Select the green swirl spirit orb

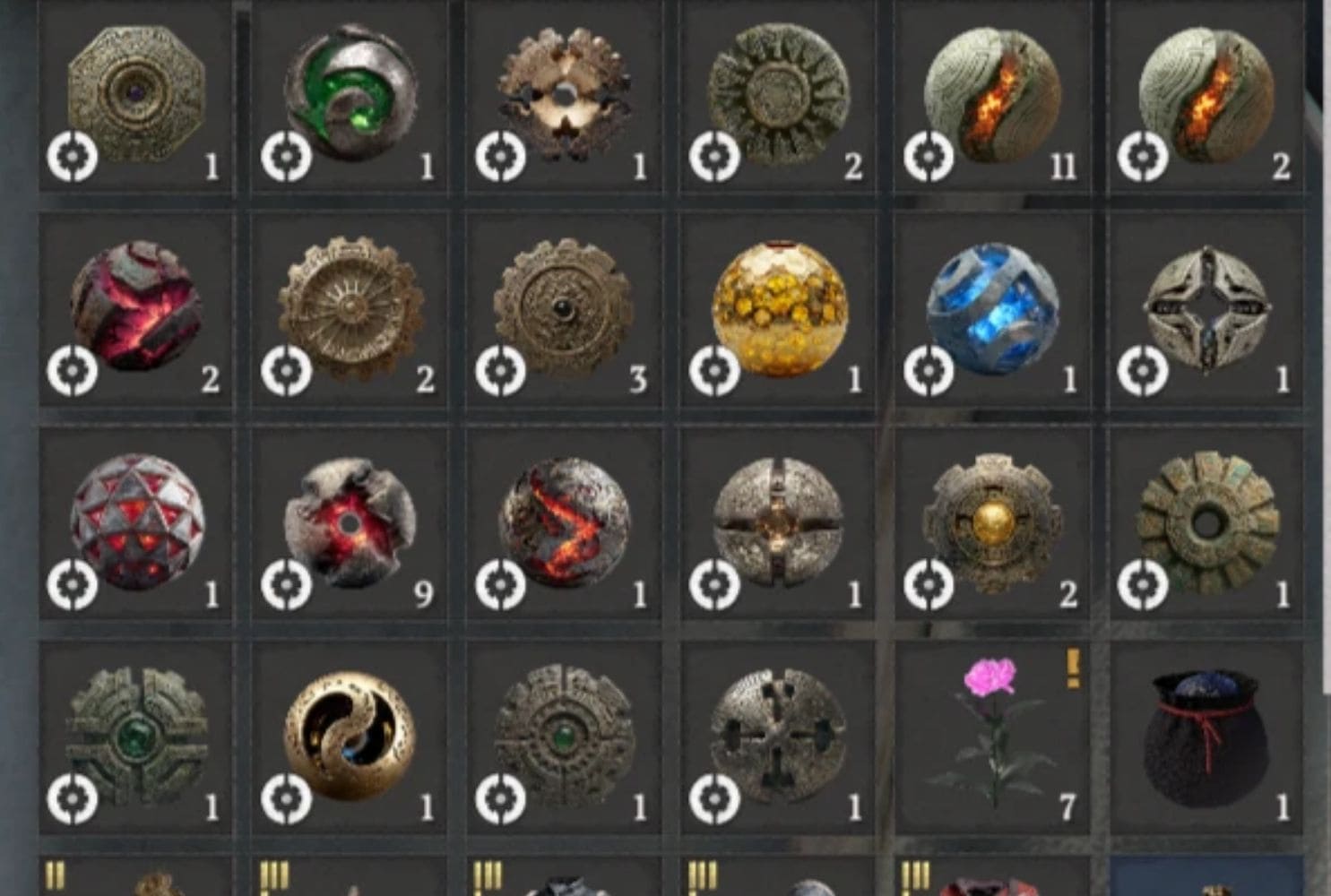coord(348,94)
